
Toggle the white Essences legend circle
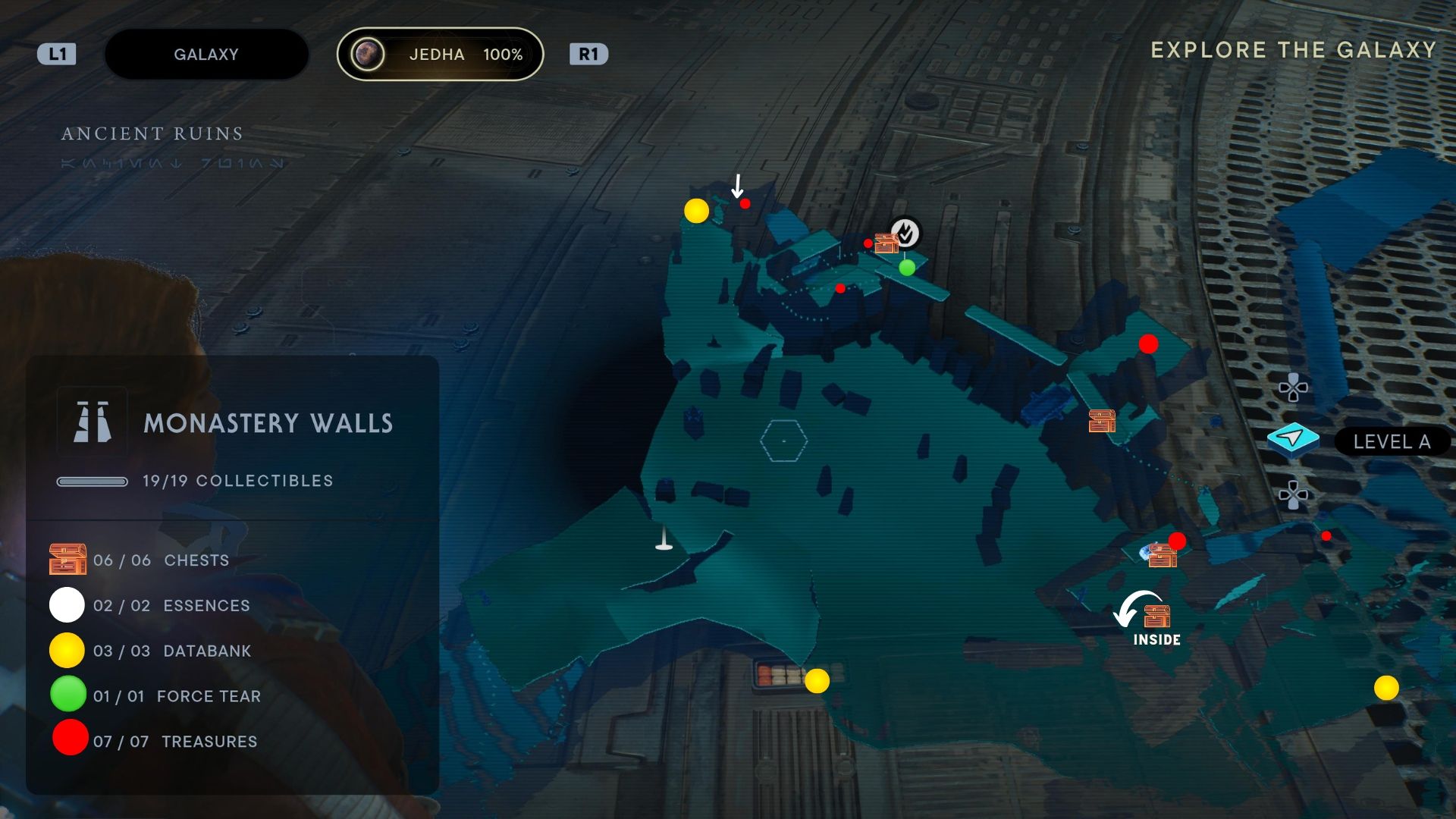coord(67,605)
